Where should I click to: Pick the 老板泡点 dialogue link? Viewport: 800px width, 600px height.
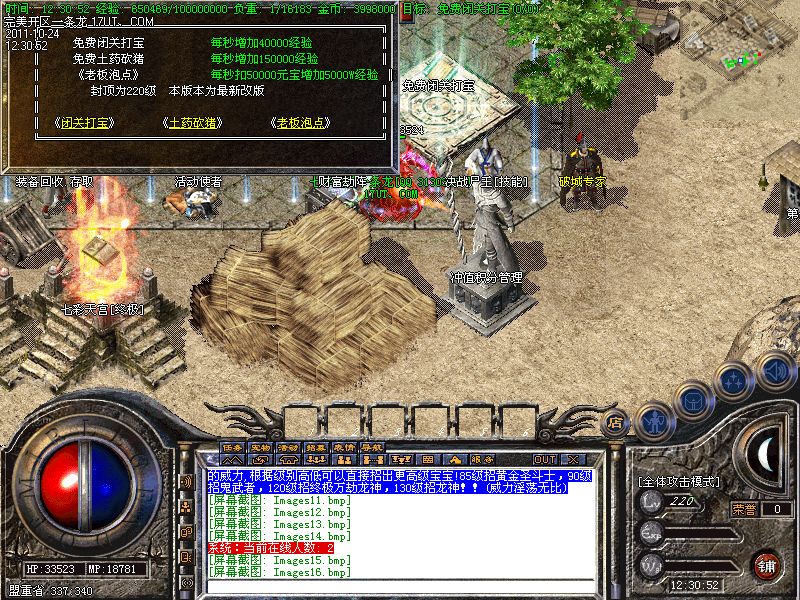(300, 122)
